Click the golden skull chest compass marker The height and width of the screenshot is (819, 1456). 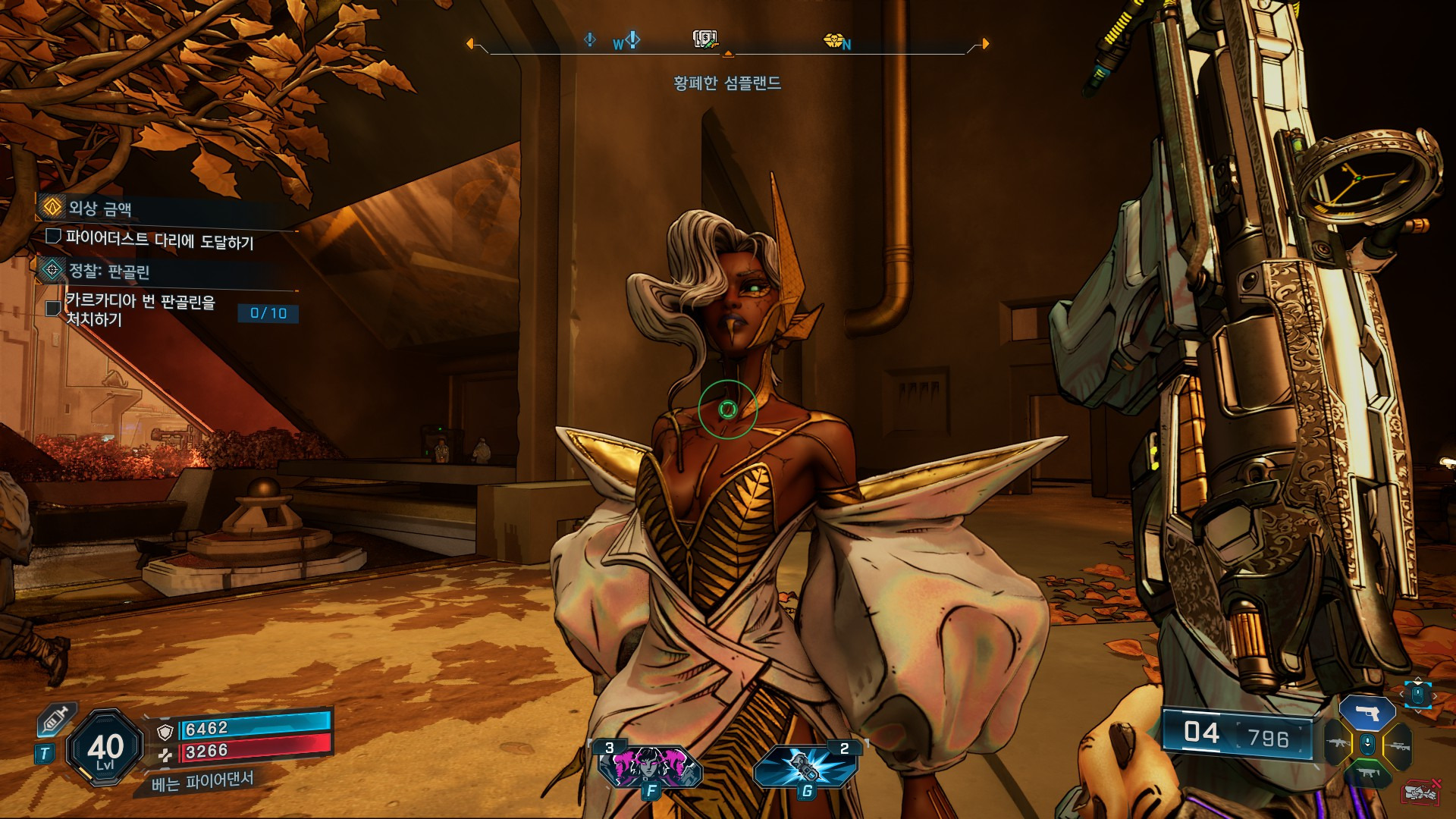[833, 40]
